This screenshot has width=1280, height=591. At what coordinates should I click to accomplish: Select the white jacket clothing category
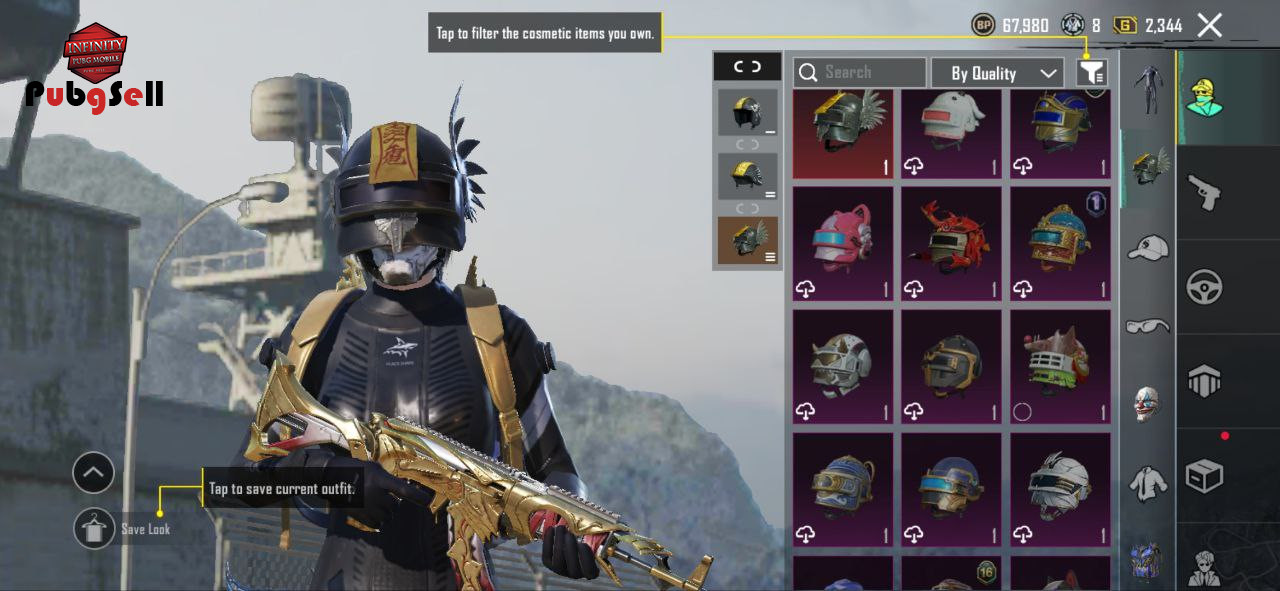1148,483
